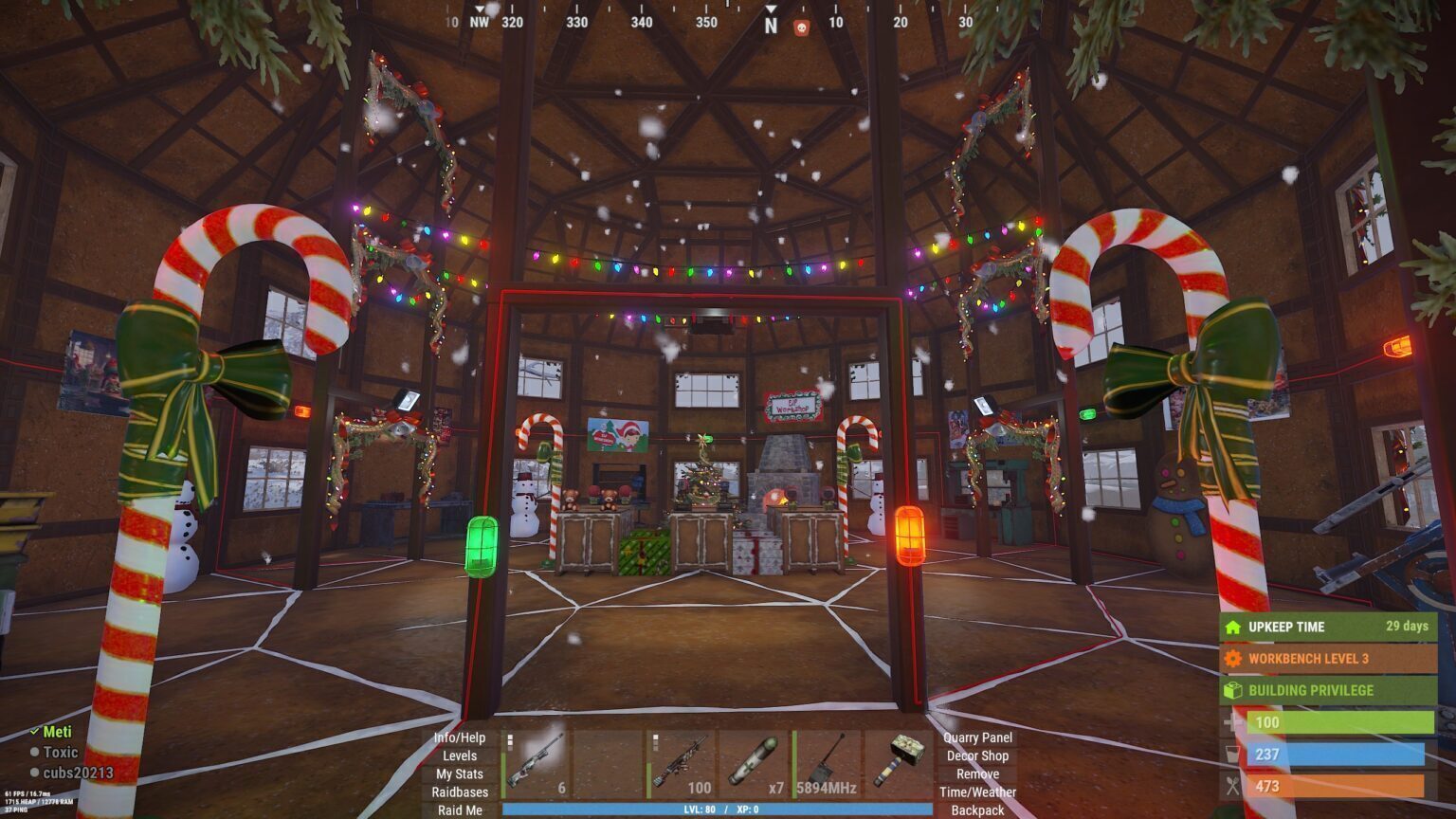Click the Building Privilege cupboard icon

pos(1234,687)
